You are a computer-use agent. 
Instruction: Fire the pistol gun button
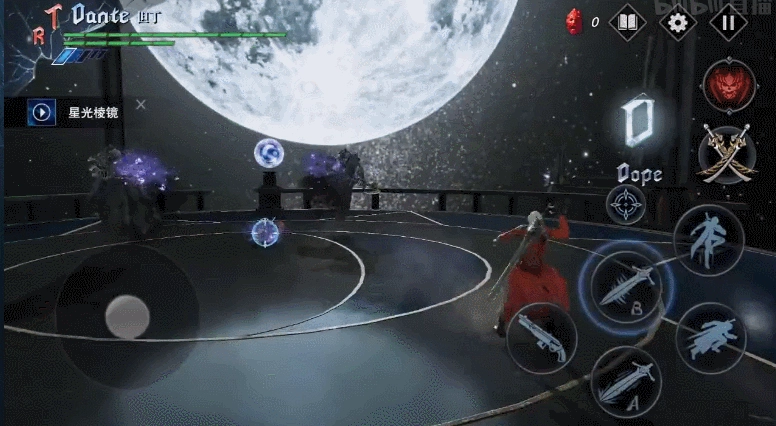(x=541, y=337)
